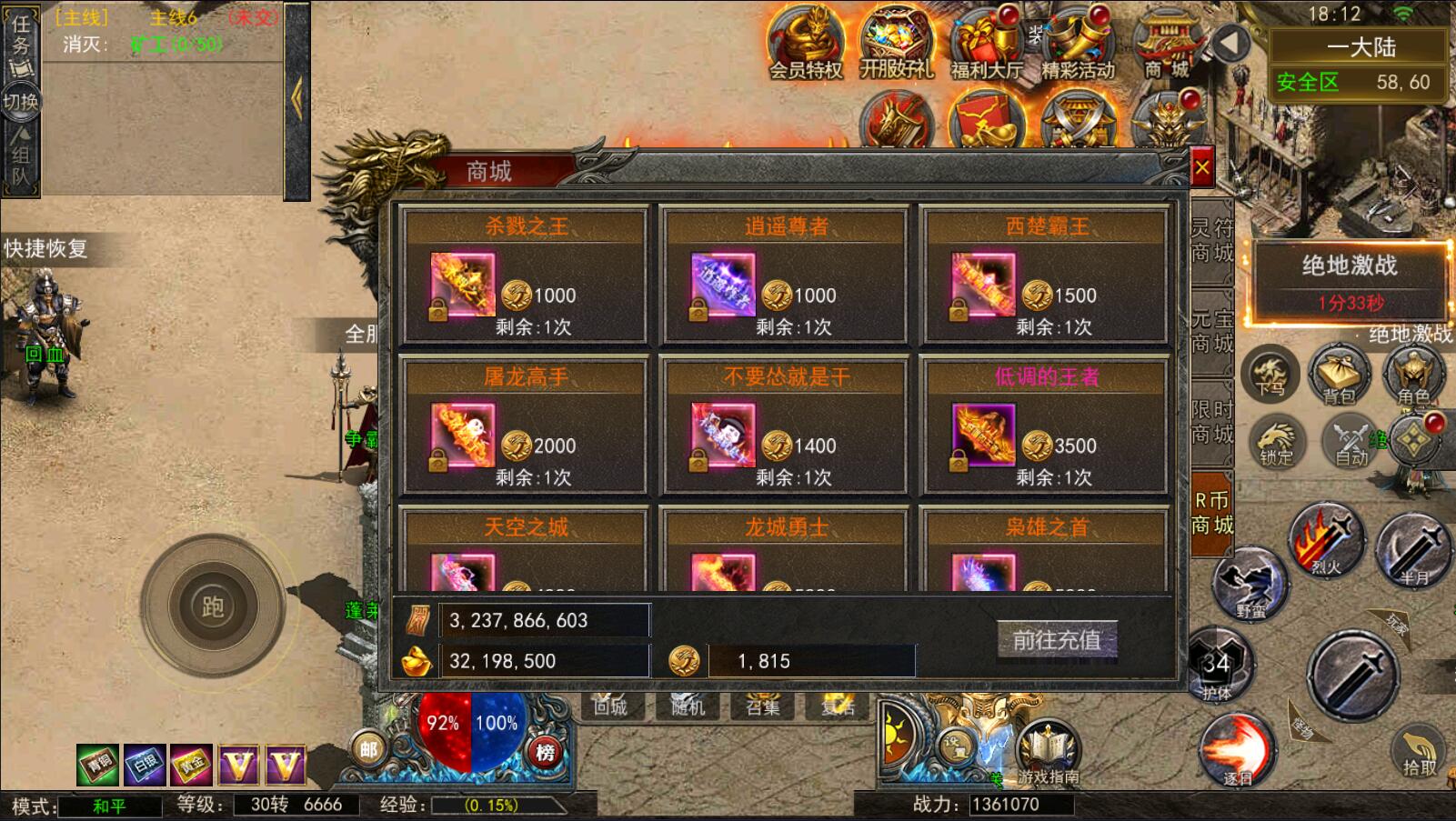The width and height of the screenshot is (1456, 821).
Task: Use the 野蛮 charge skill
Action: pos(1251,584)
